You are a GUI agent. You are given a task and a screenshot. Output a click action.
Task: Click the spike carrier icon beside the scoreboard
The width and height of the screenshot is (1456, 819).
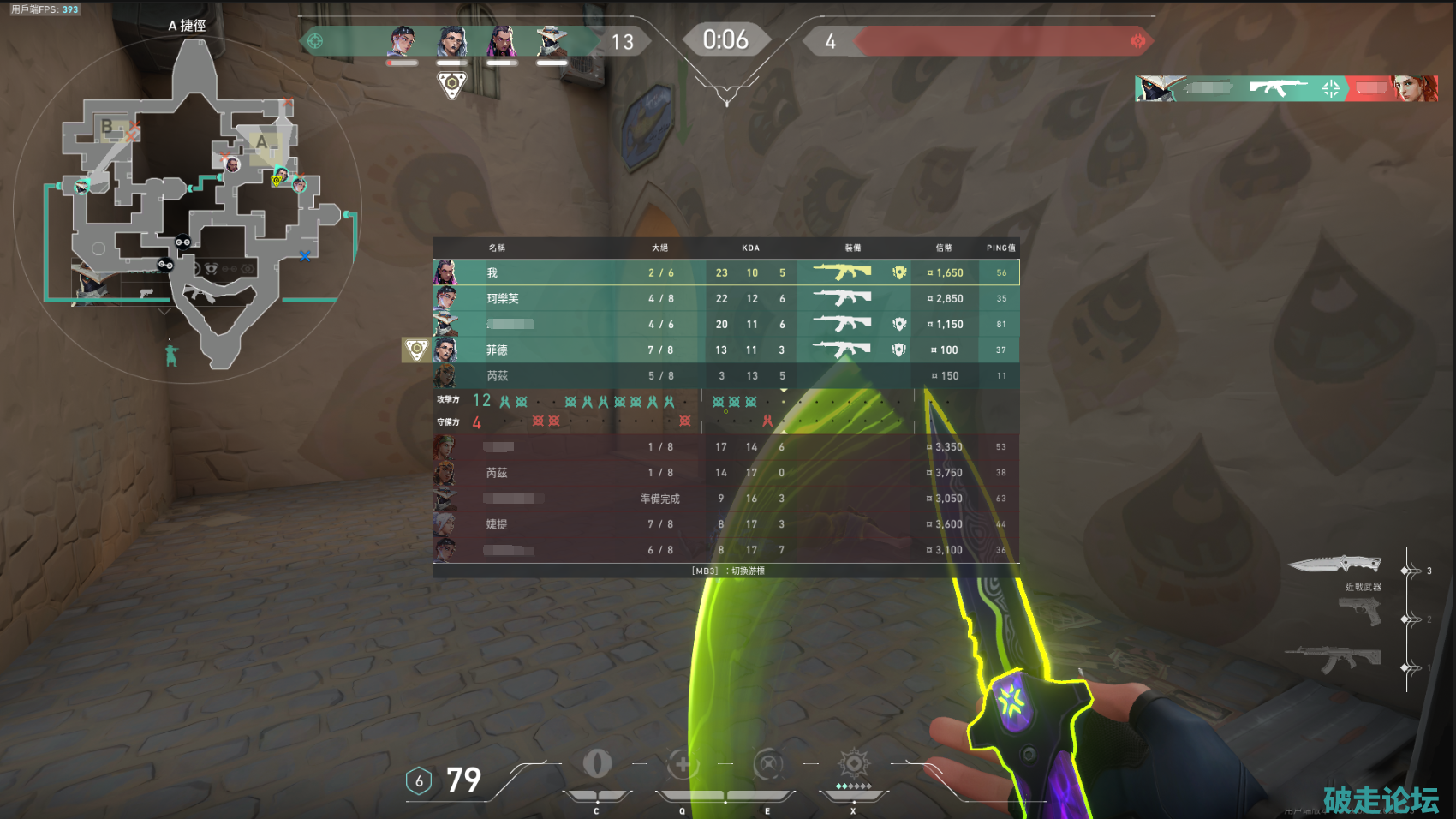pos(416,350)
